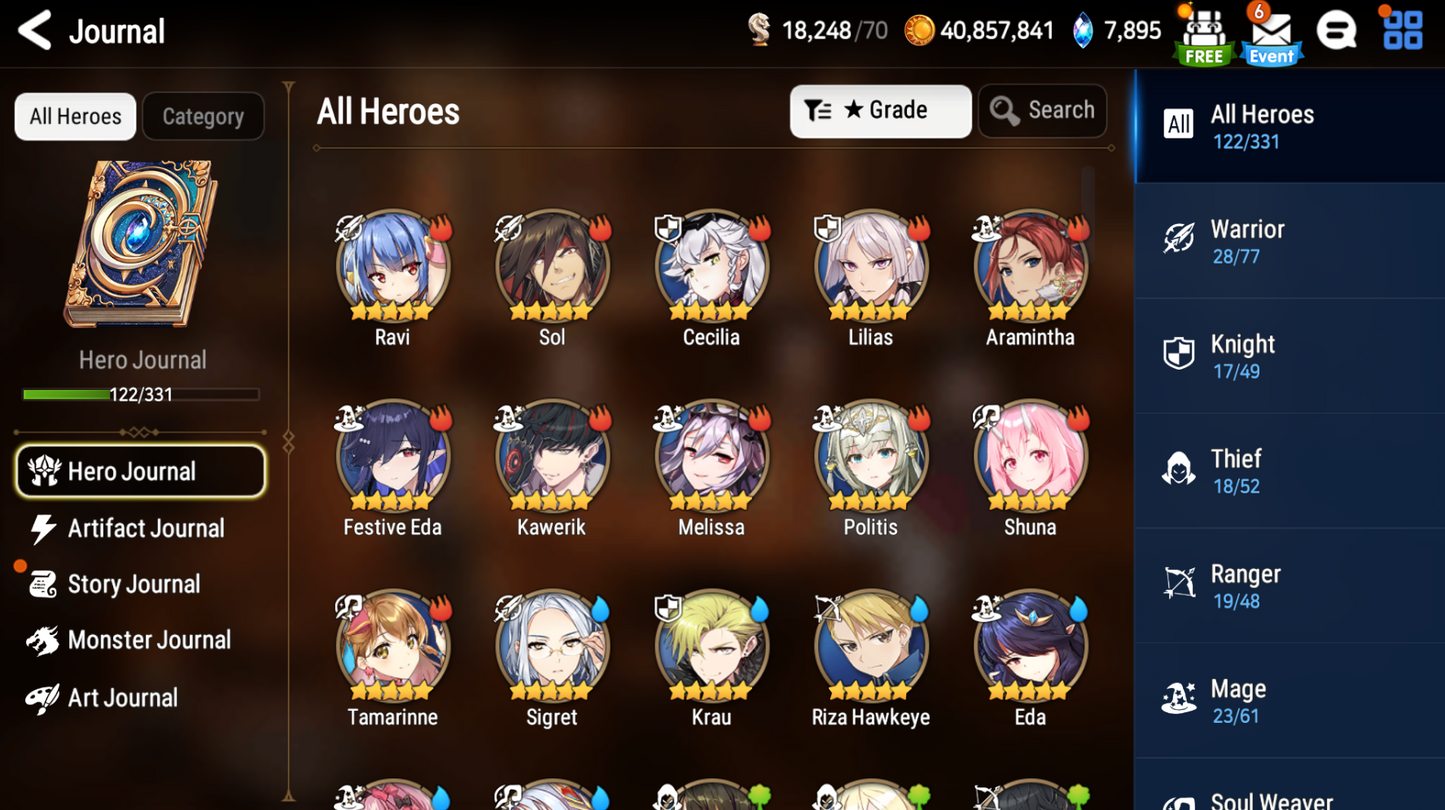Open the Warrior class filter
Image resolution: width=1445 pixels, height=810 pixels.
click(x=1288, y=240)
